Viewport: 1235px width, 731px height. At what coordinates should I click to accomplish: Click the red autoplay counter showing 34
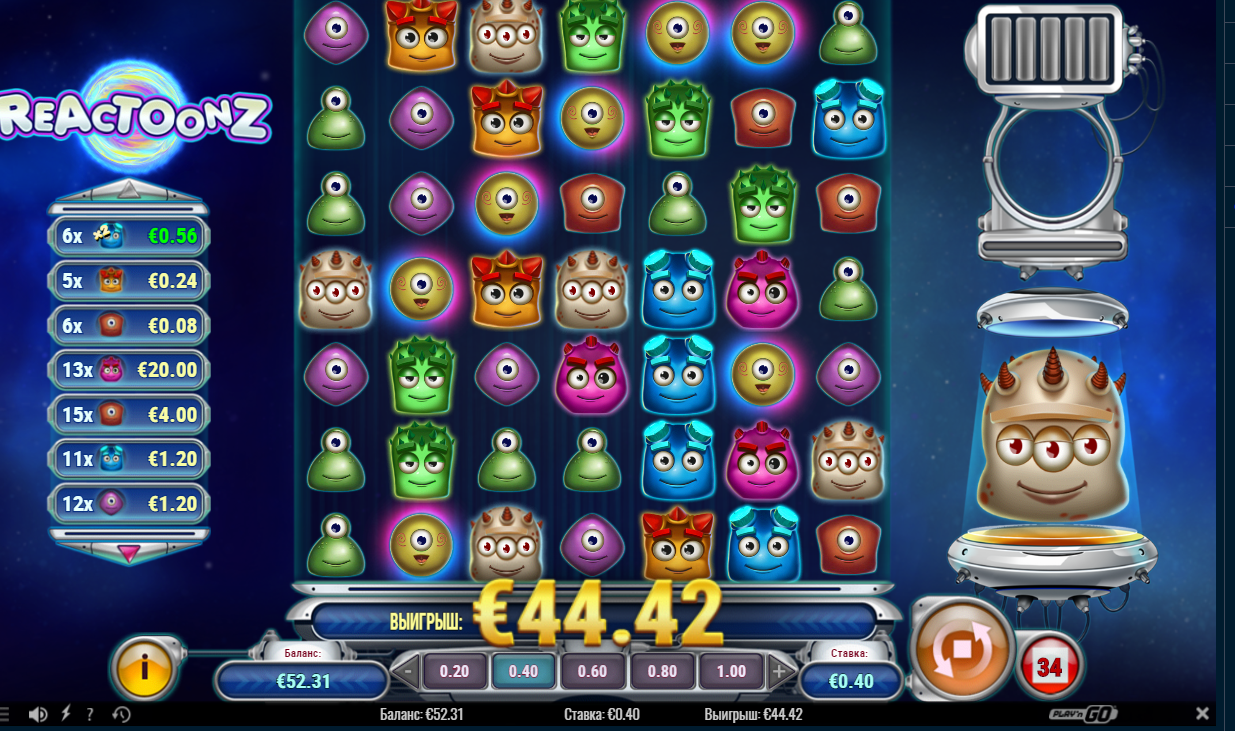1049,667
